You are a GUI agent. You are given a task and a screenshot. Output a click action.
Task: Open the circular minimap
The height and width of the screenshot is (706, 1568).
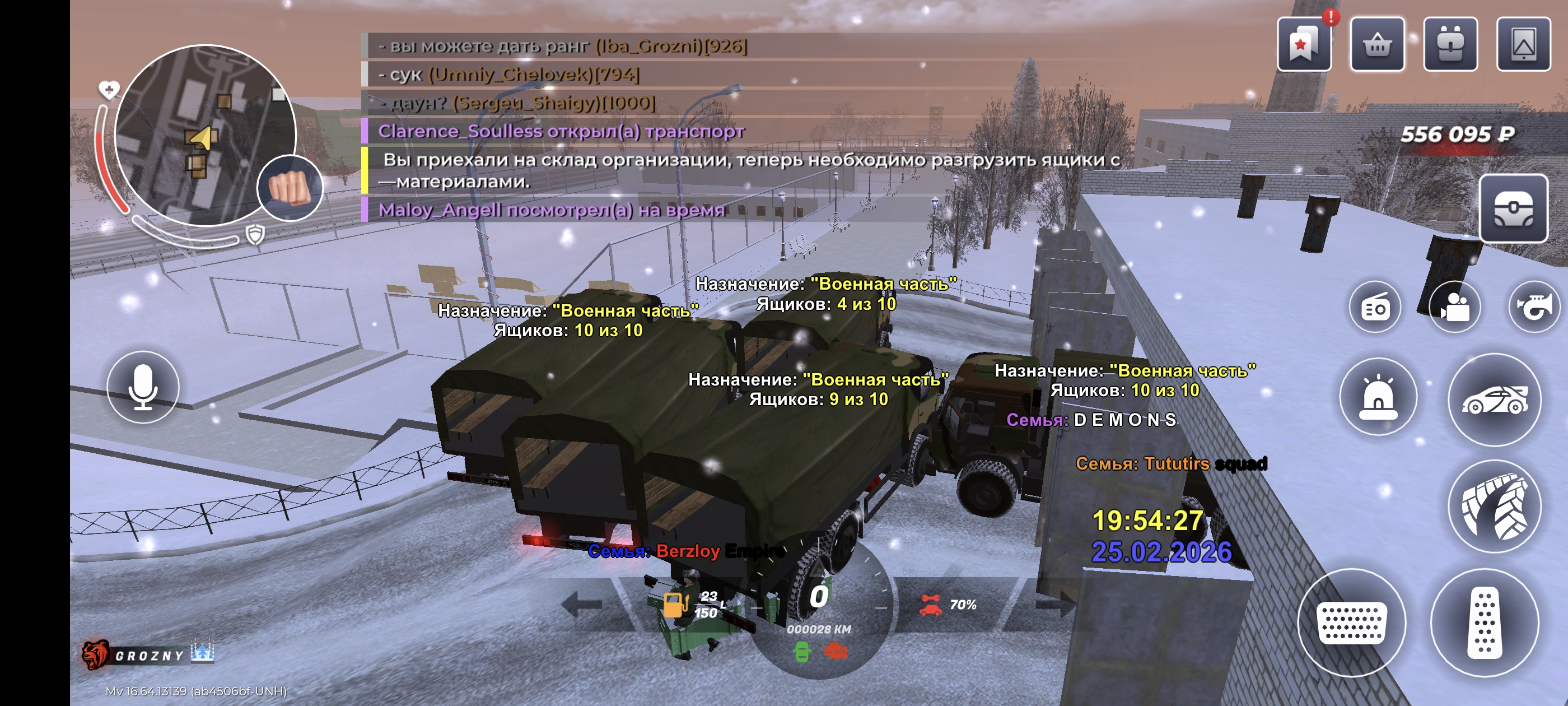click(x=204, y=135)
